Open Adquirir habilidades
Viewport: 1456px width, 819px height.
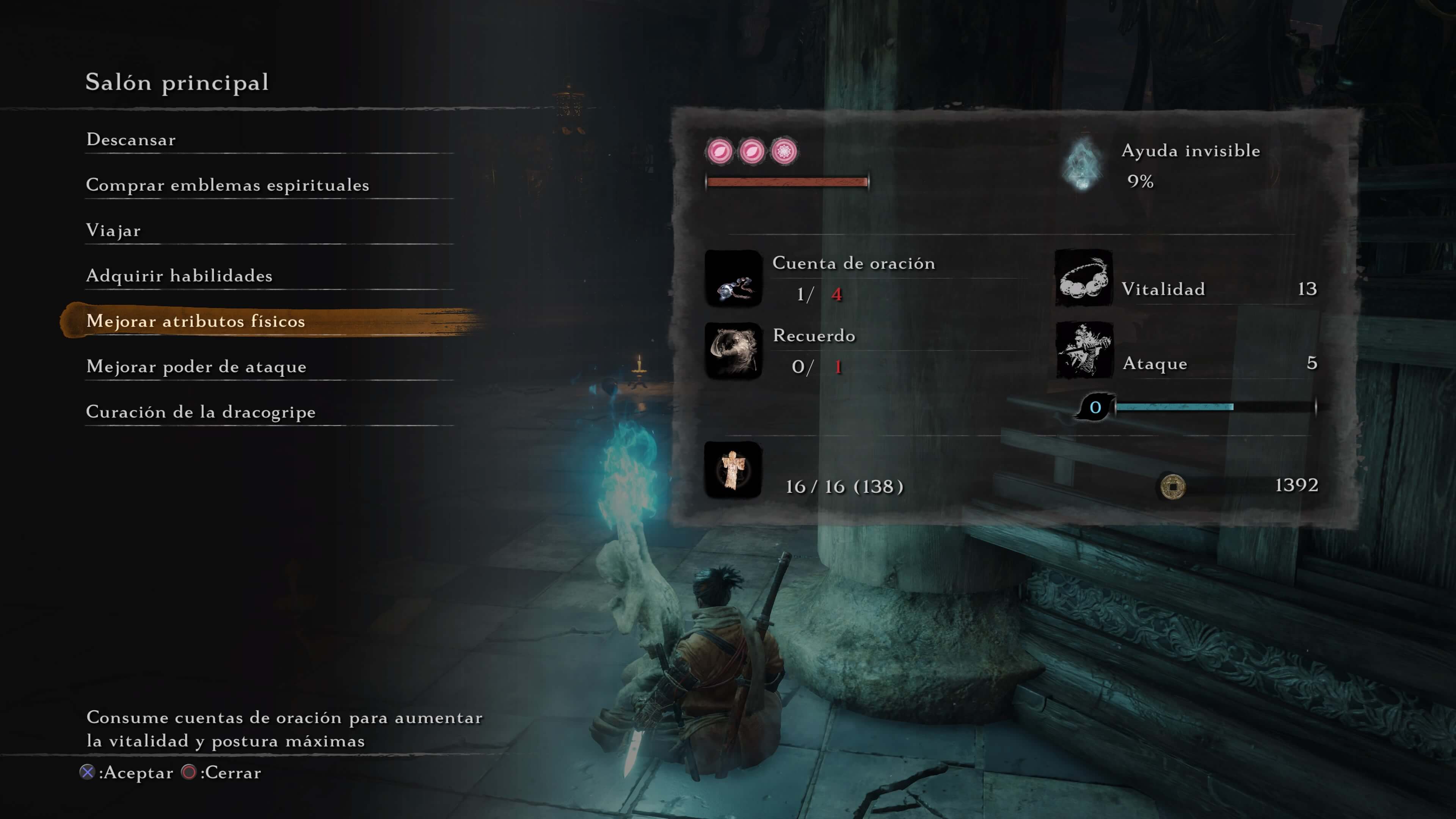[x=180, y=276]
